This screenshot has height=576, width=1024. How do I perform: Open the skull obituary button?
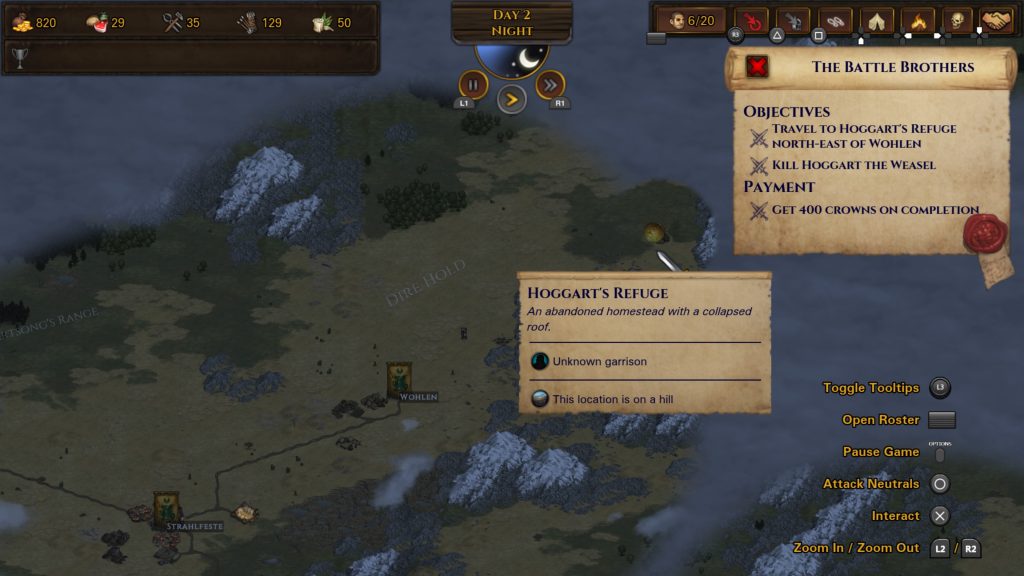957,20
